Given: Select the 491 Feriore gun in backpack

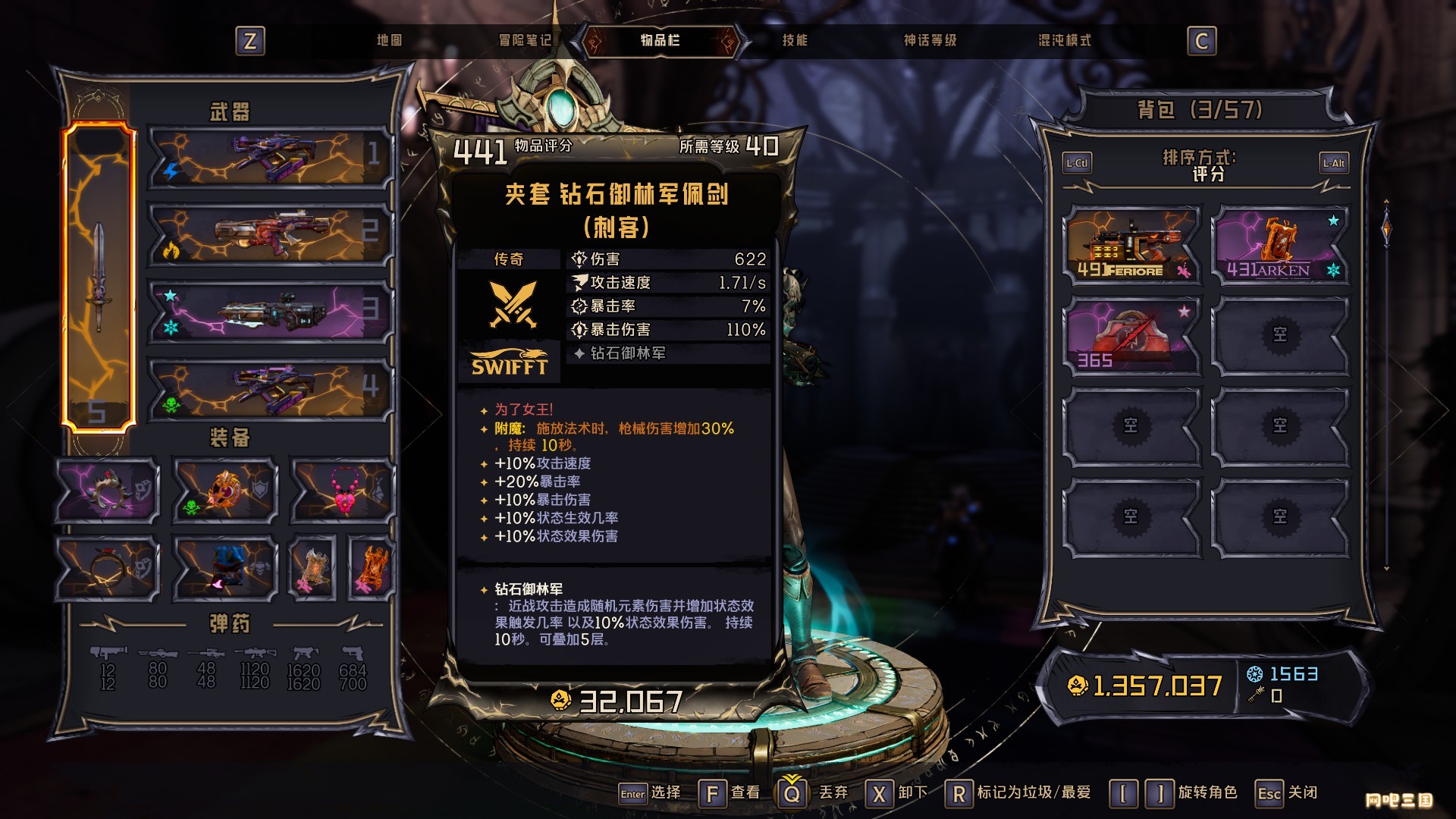Looking at the screenshot, I should tap(1131, 245).
